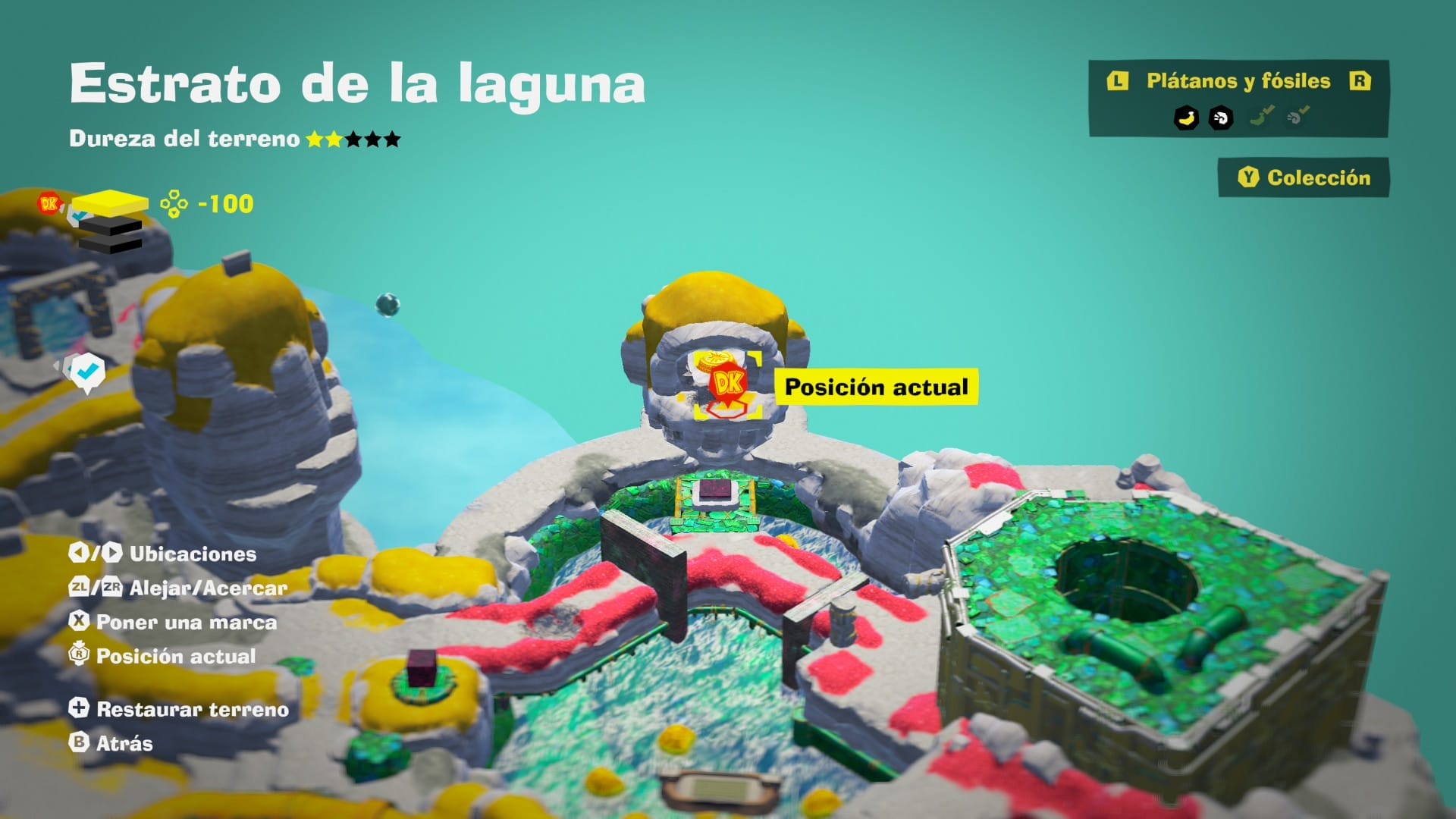The width and height of the screenshot is (1456, 819).
Task: Select the white fossil icon in the collectibles banner
Action: [x=1221, y=119]
